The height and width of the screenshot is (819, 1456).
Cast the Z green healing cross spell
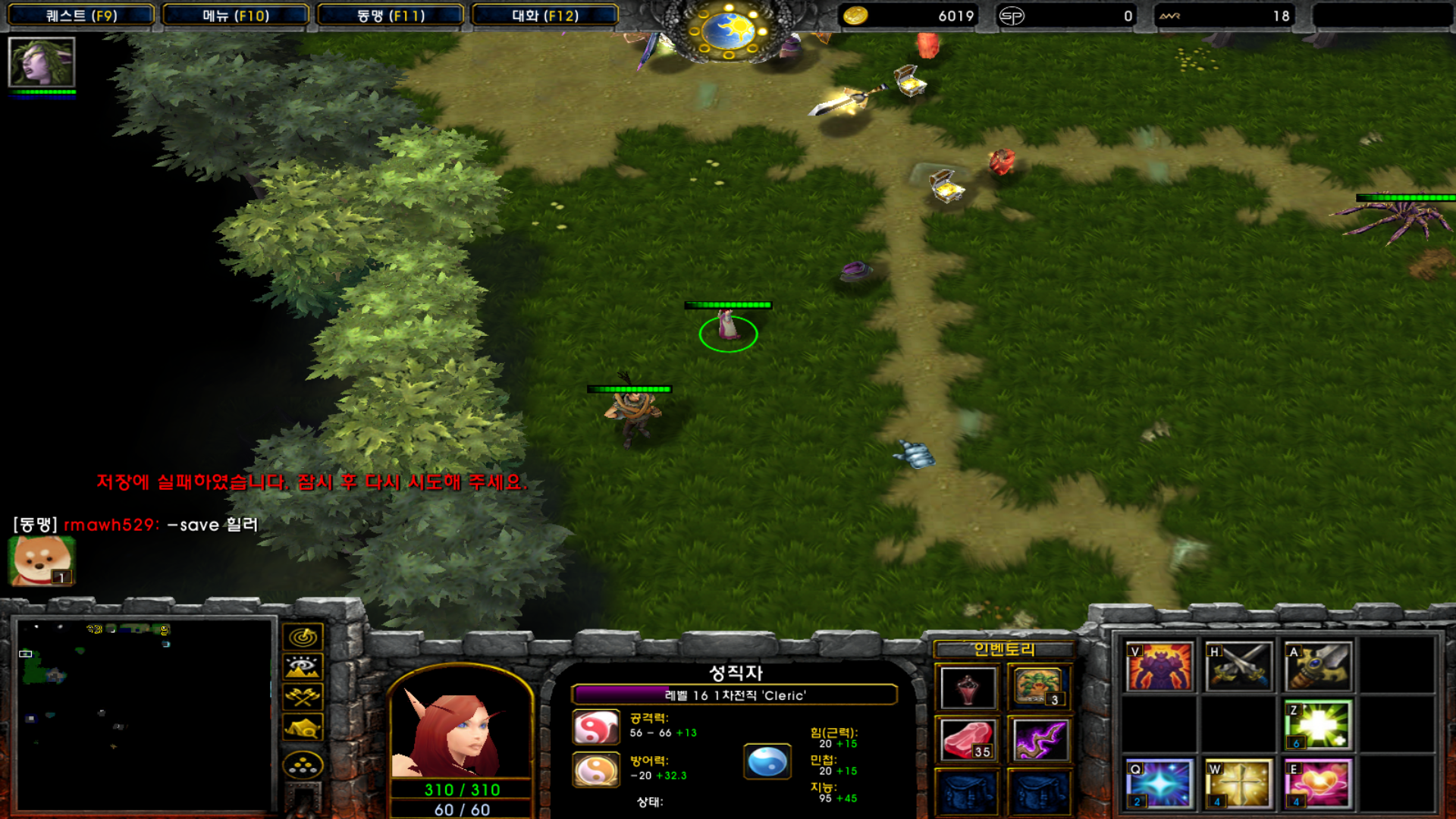(x=1318, y=726)
